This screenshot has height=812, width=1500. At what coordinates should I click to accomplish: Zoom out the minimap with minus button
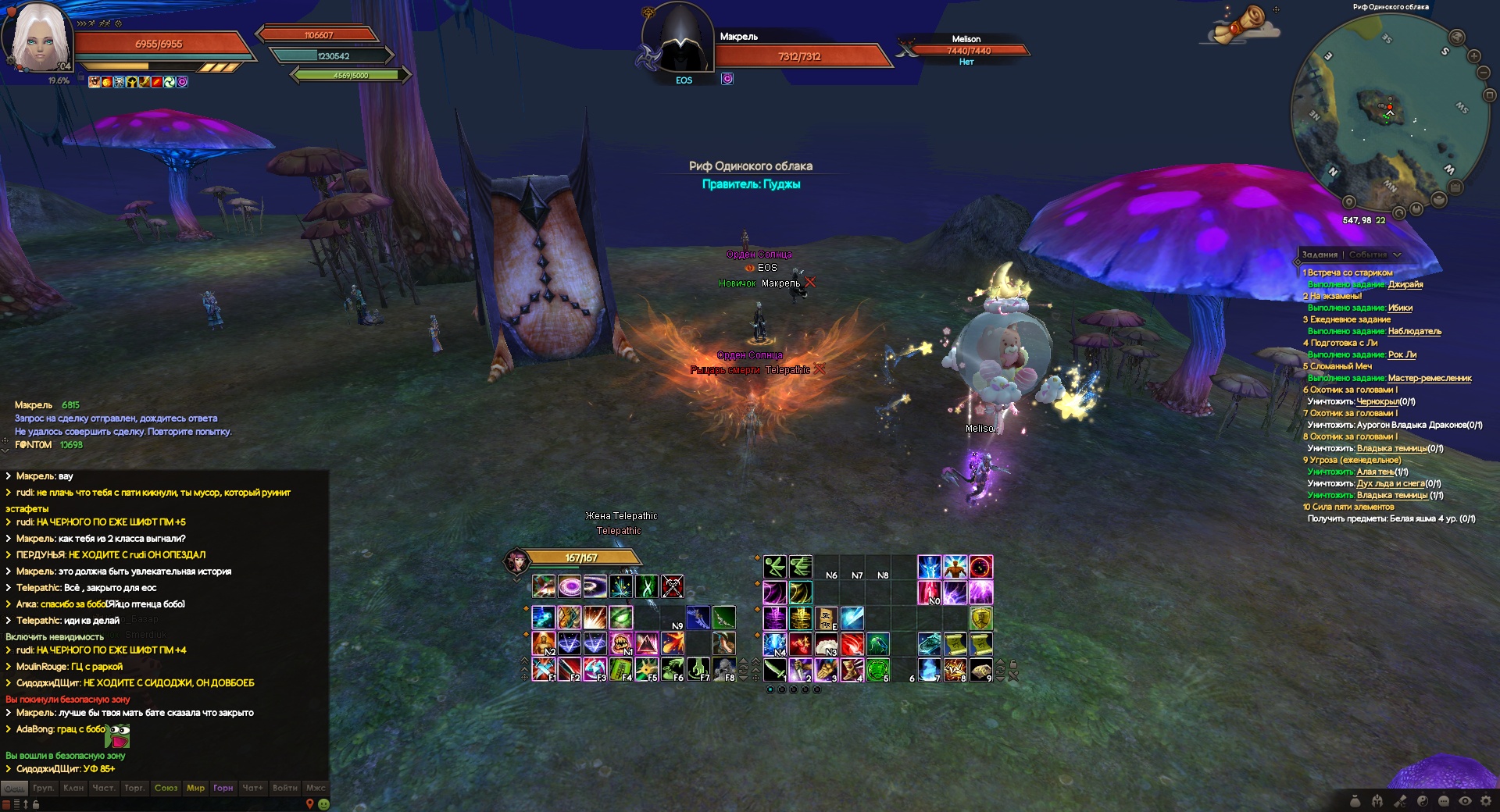tap(1484, 73)
